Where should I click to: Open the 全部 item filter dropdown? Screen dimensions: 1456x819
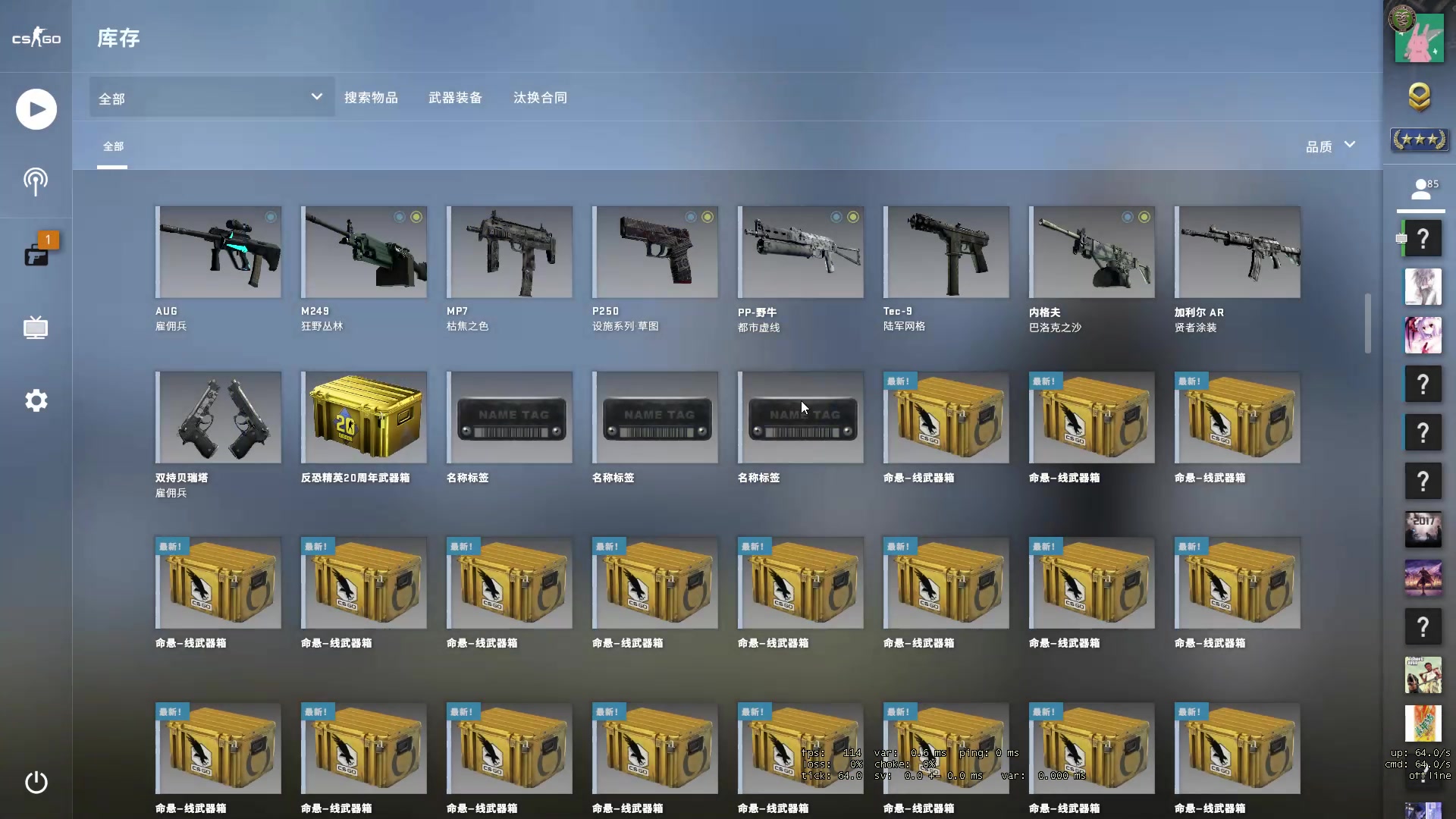(x=210, y=97)
